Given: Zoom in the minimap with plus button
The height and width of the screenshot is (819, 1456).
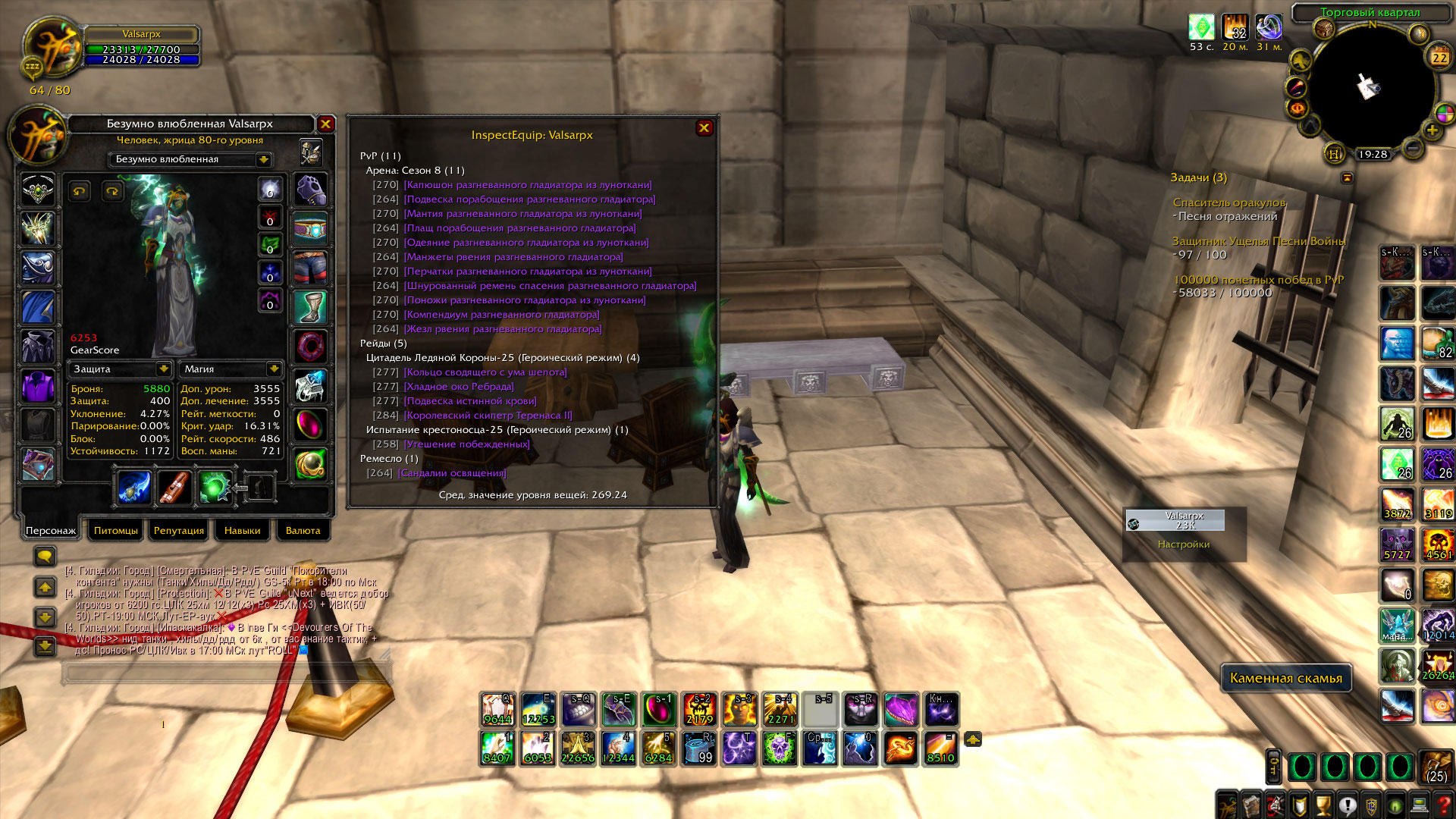Looking at the screenshot, I should point(1432,130).
